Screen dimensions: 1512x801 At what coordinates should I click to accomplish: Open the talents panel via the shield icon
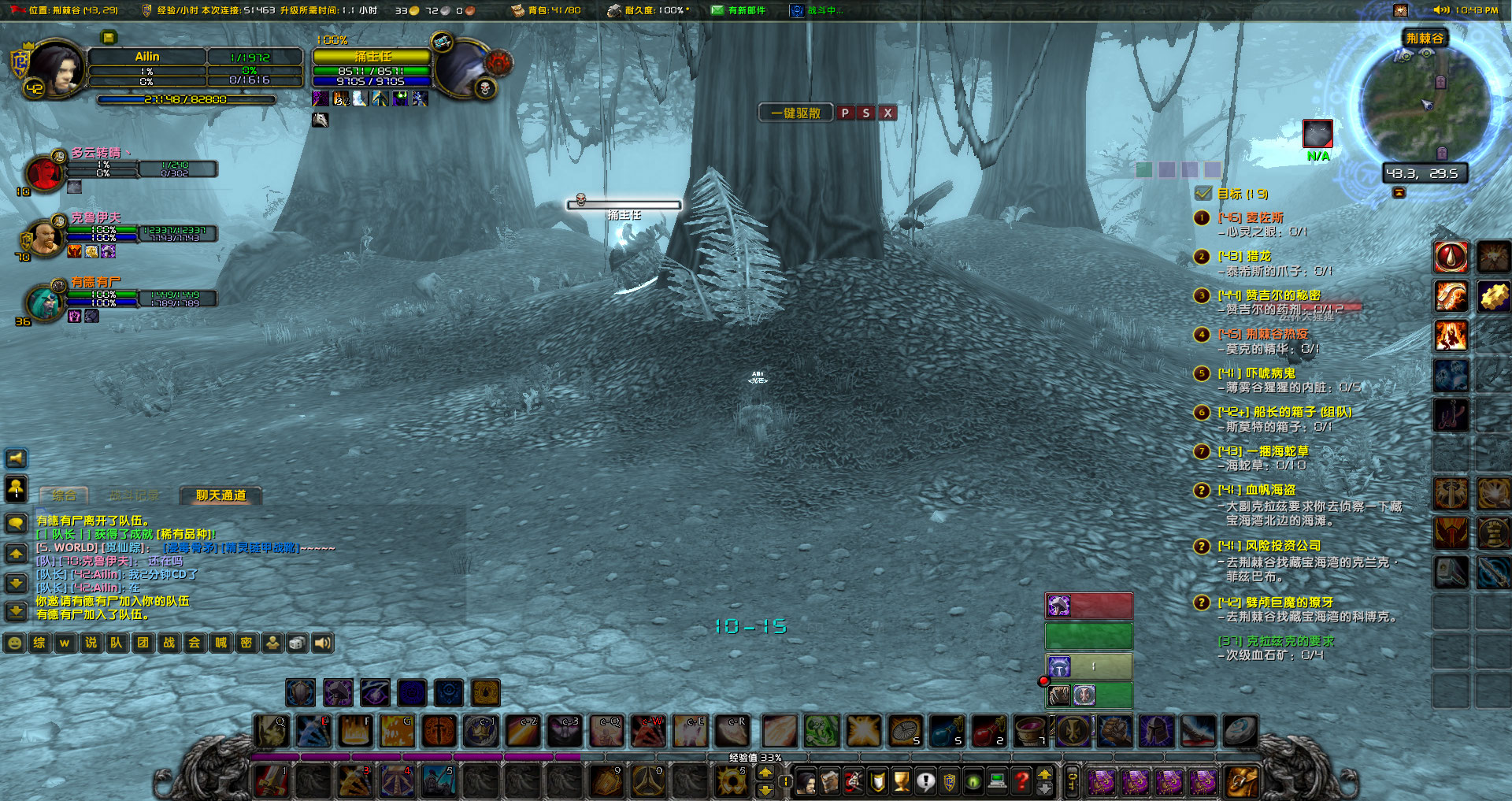[x=876, y=780]
